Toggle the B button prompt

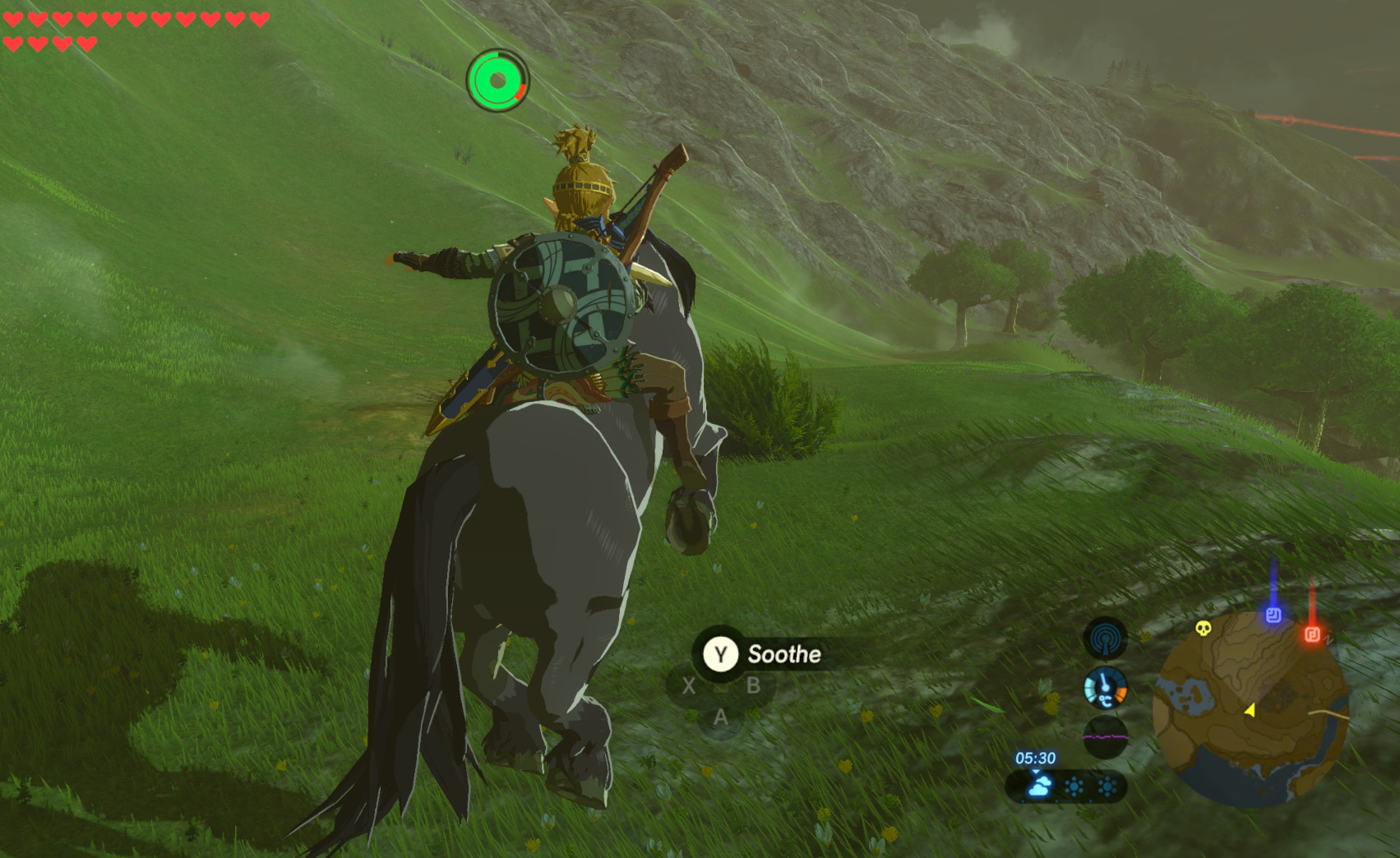[754, 684]
